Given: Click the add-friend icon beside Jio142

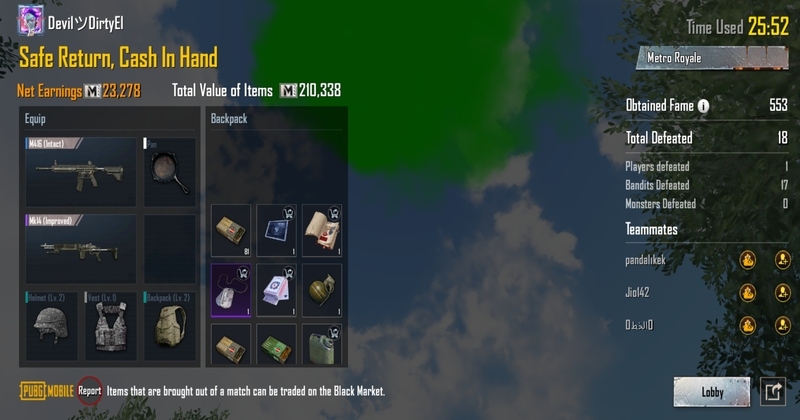Looking at the screenshot, I should 782,293.
